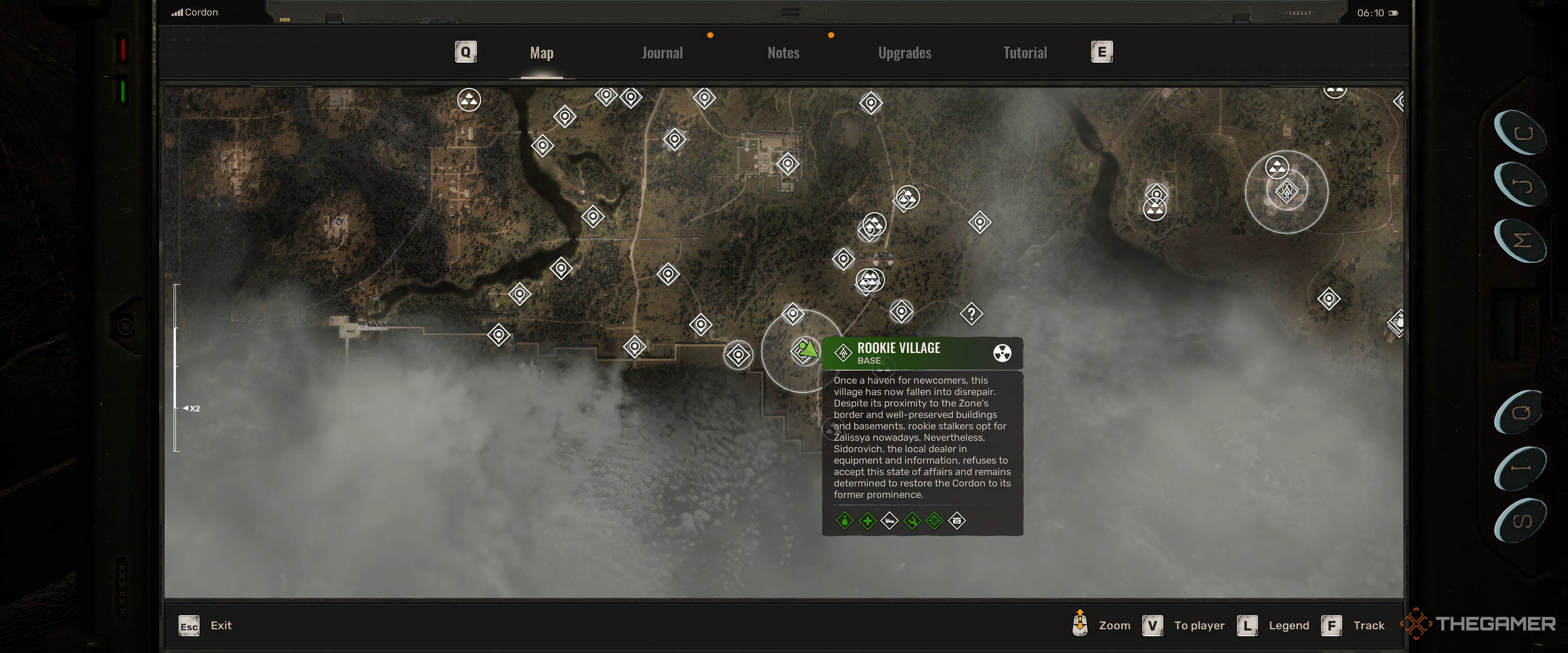Open the Notes tab
Image resolution: width=1568 pixels, height=653 pixels.
point(784,53)
